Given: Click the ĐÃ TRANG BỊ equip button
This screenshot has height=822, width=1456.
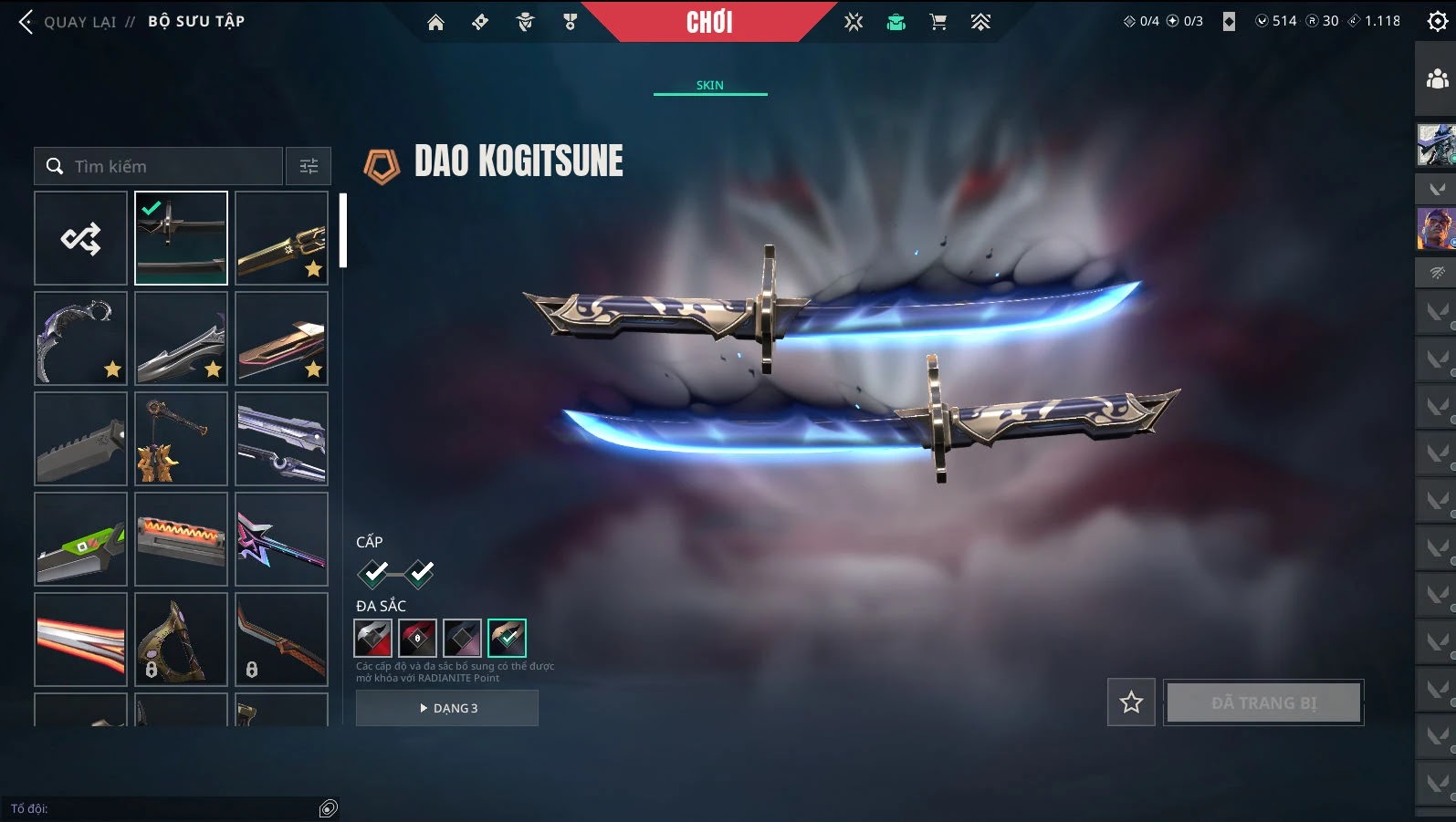Looking at the screenshot, I should (x=1263, y=702).
